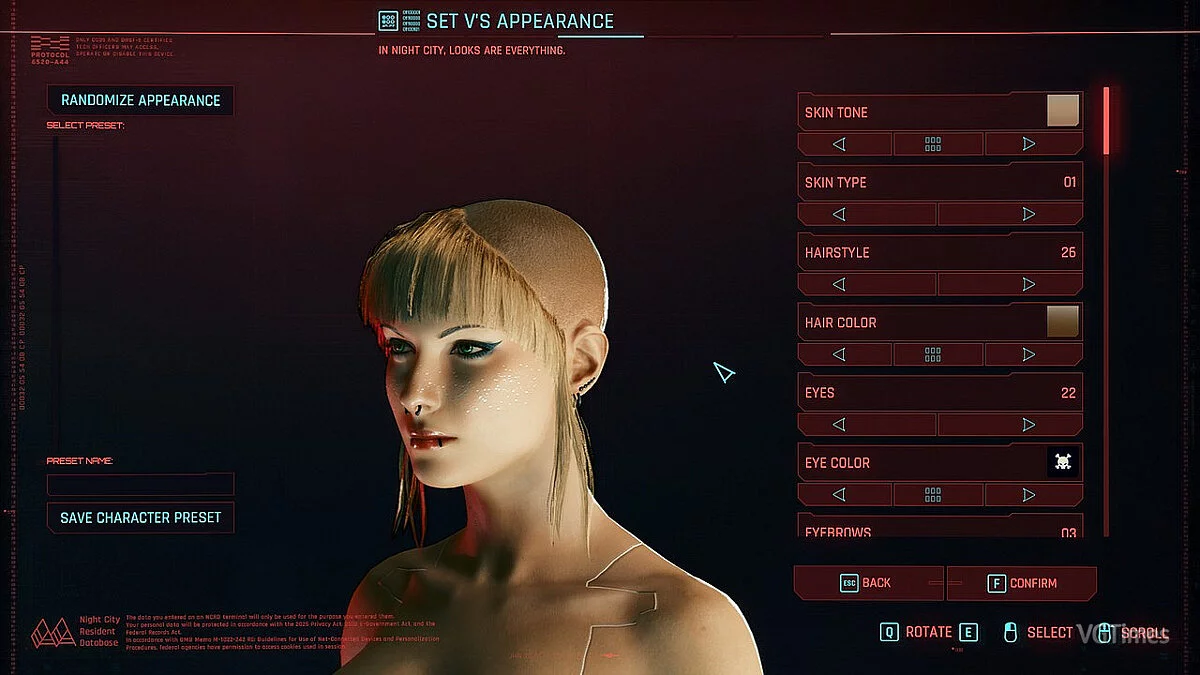Click the preset name text field
Image resolution: width=1200 pixels, height=675 pixels.
[140, 484]
